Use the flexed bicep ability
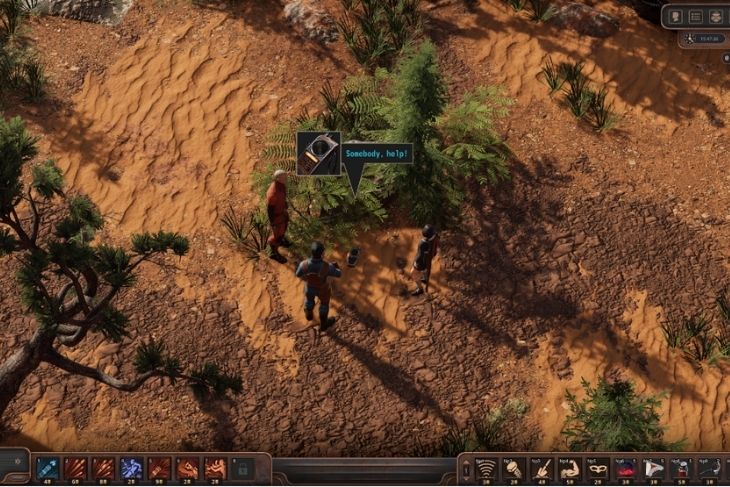 (x=570, y=468)
